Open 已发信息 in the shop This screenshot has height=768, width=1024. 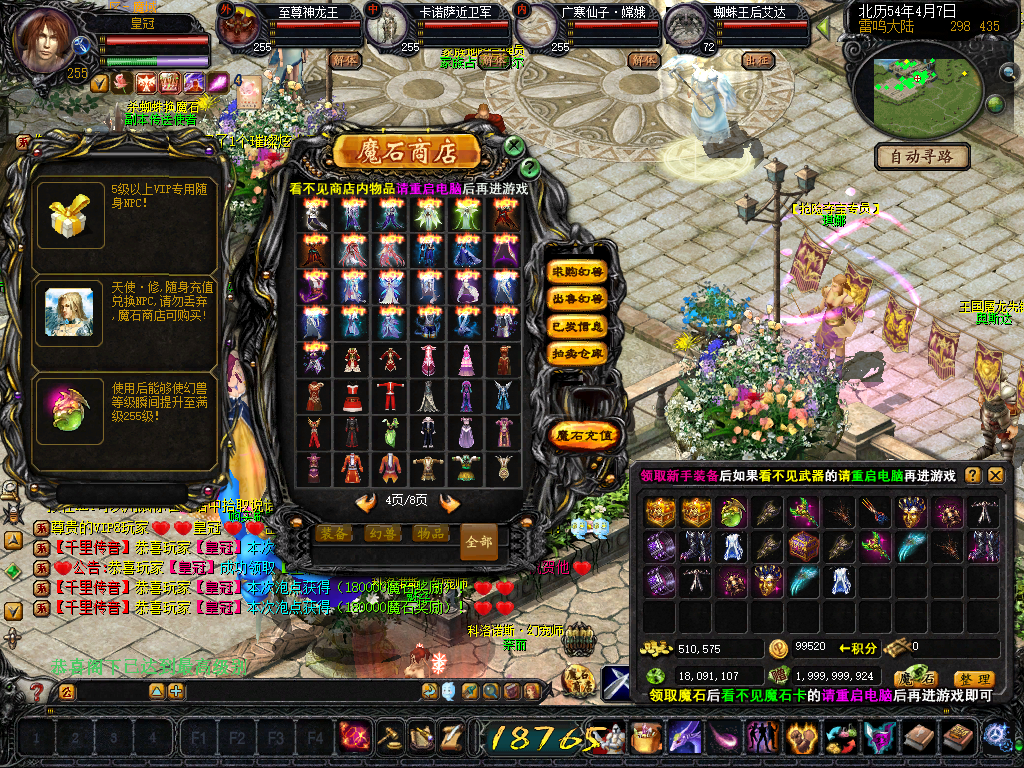click(x=578, y=326)
